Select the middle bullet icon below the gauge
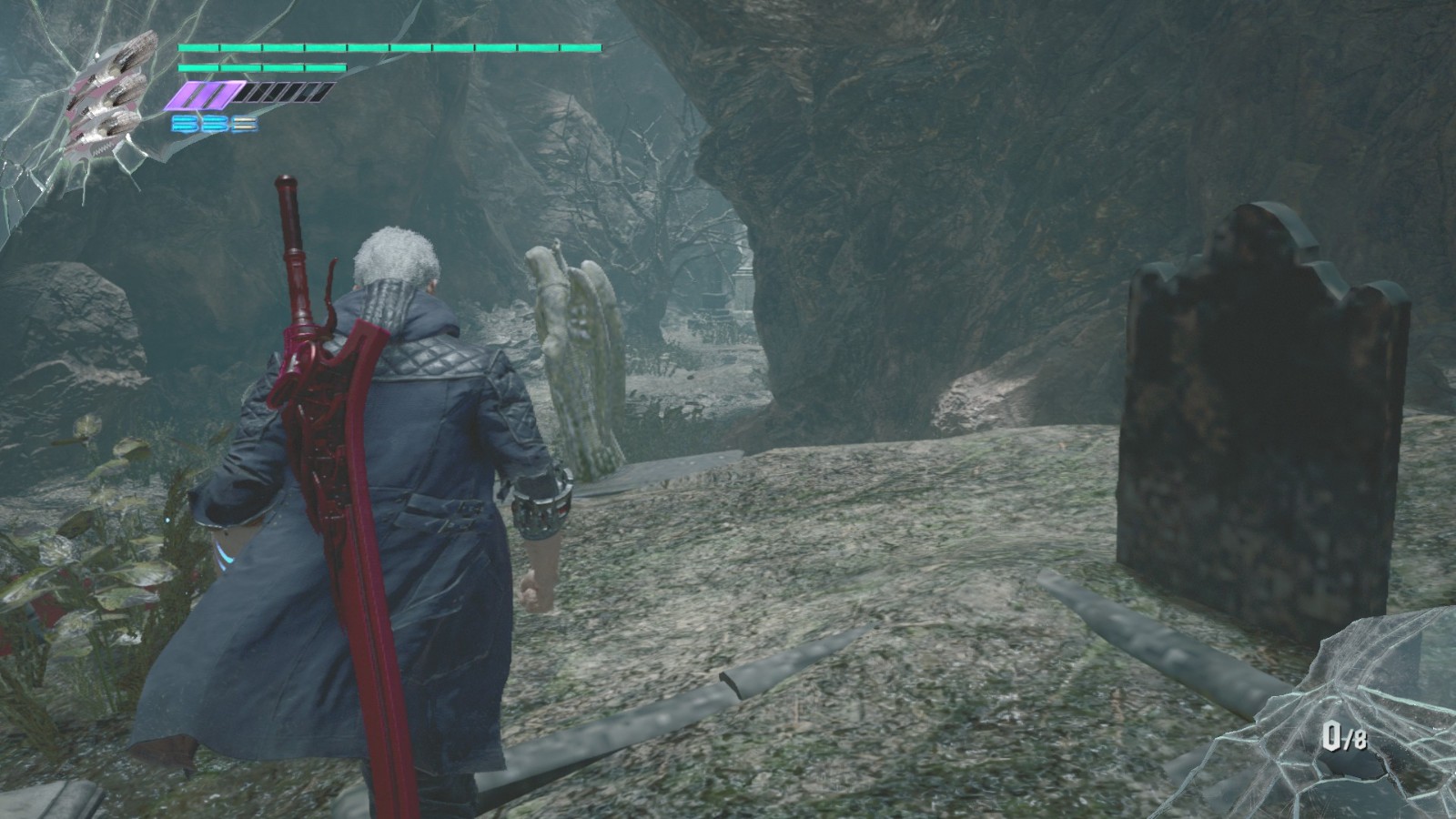 tap(214, 121)
